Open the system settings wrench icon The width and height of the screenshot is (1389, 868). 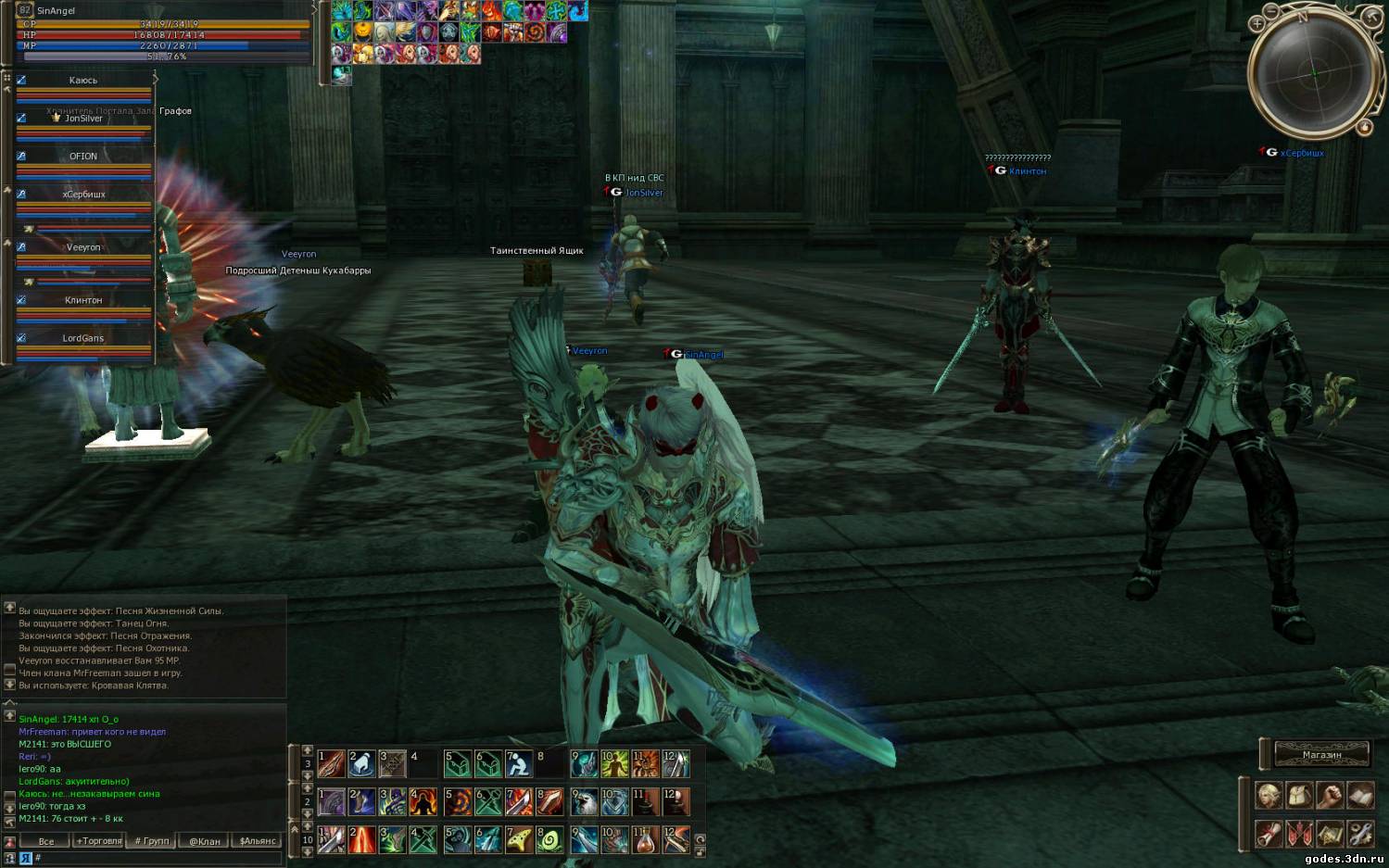coord(1359,833)
